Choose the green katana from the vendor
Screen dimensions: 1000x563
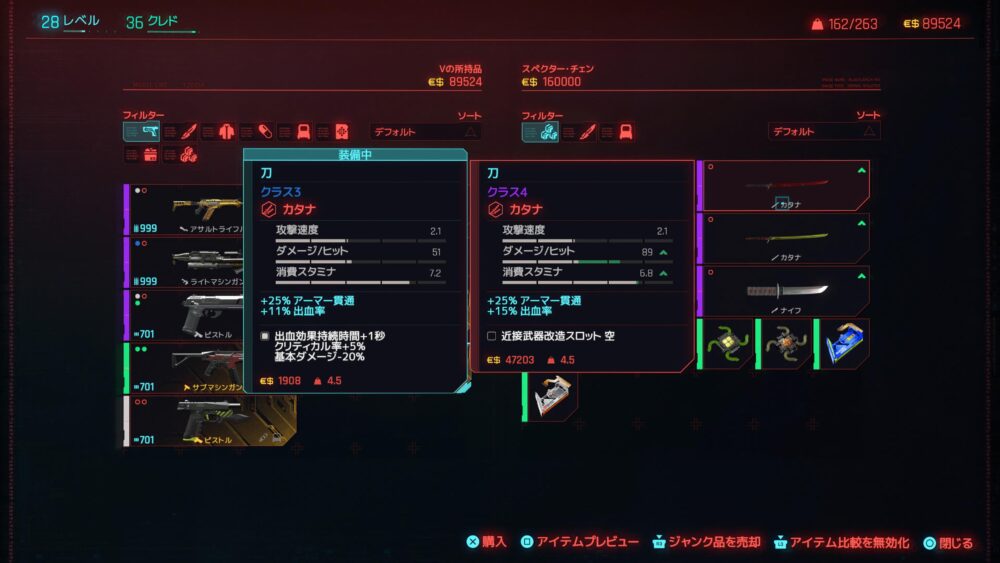coord(784,239)
